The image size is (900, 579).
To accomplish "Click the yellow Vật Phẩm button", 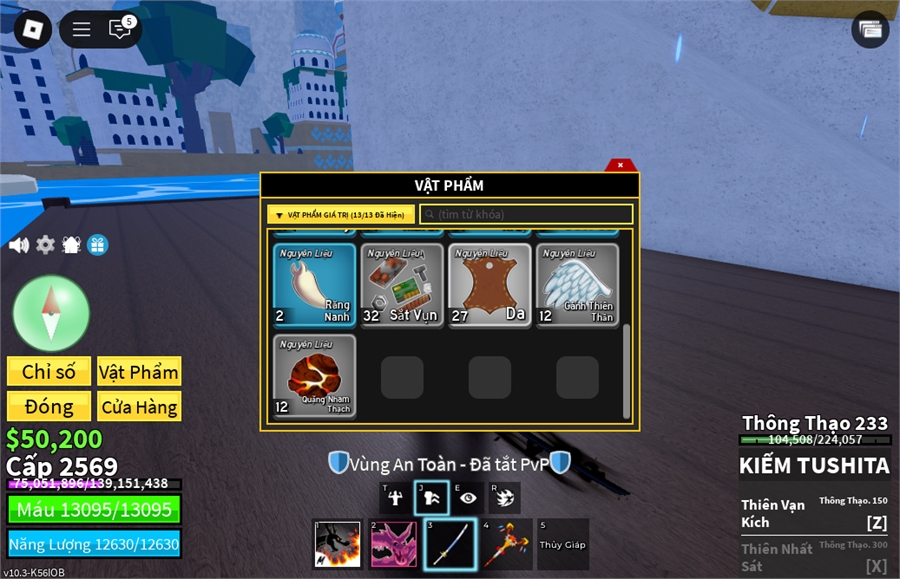I will (x=139, y=372).
